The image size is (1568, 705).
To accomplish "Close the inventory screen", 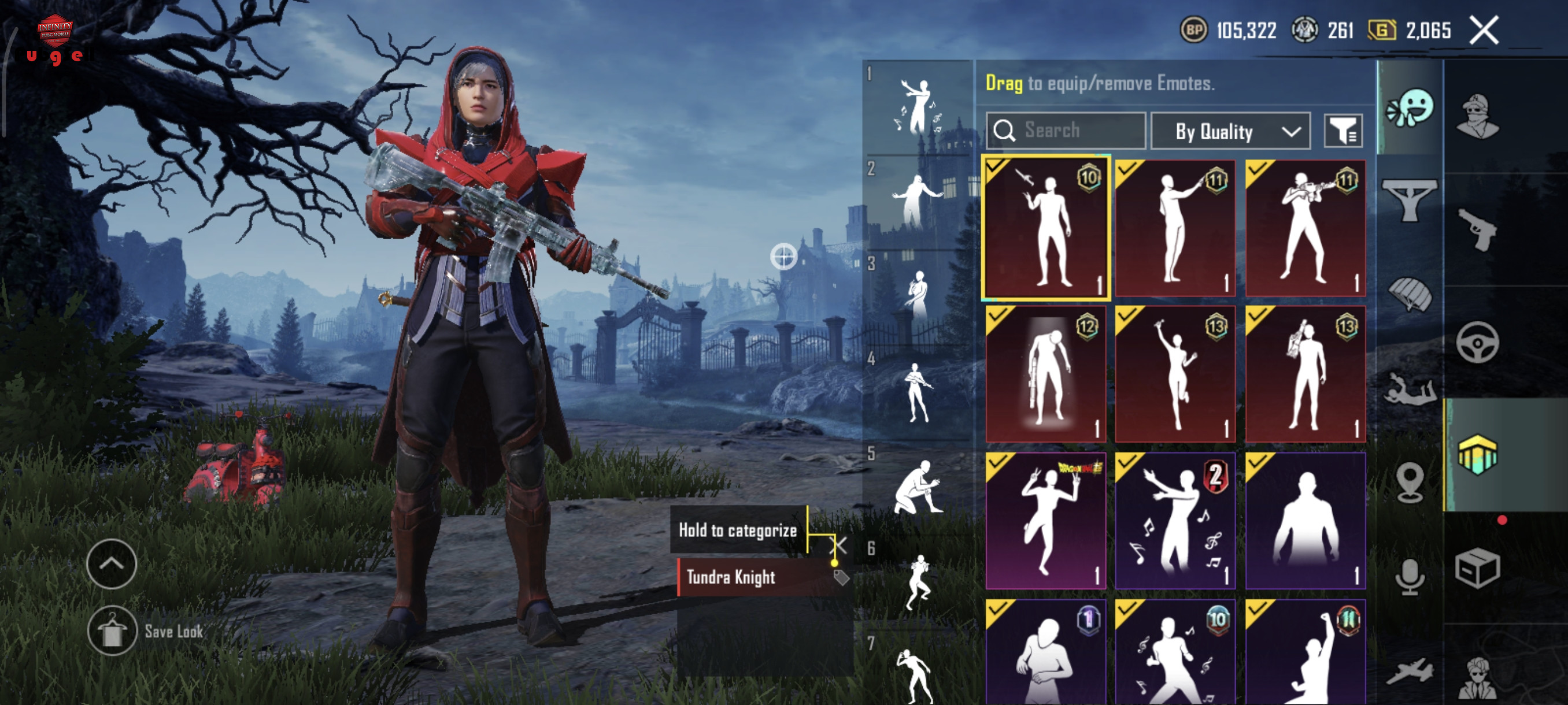I will [x=1484, y=31].
